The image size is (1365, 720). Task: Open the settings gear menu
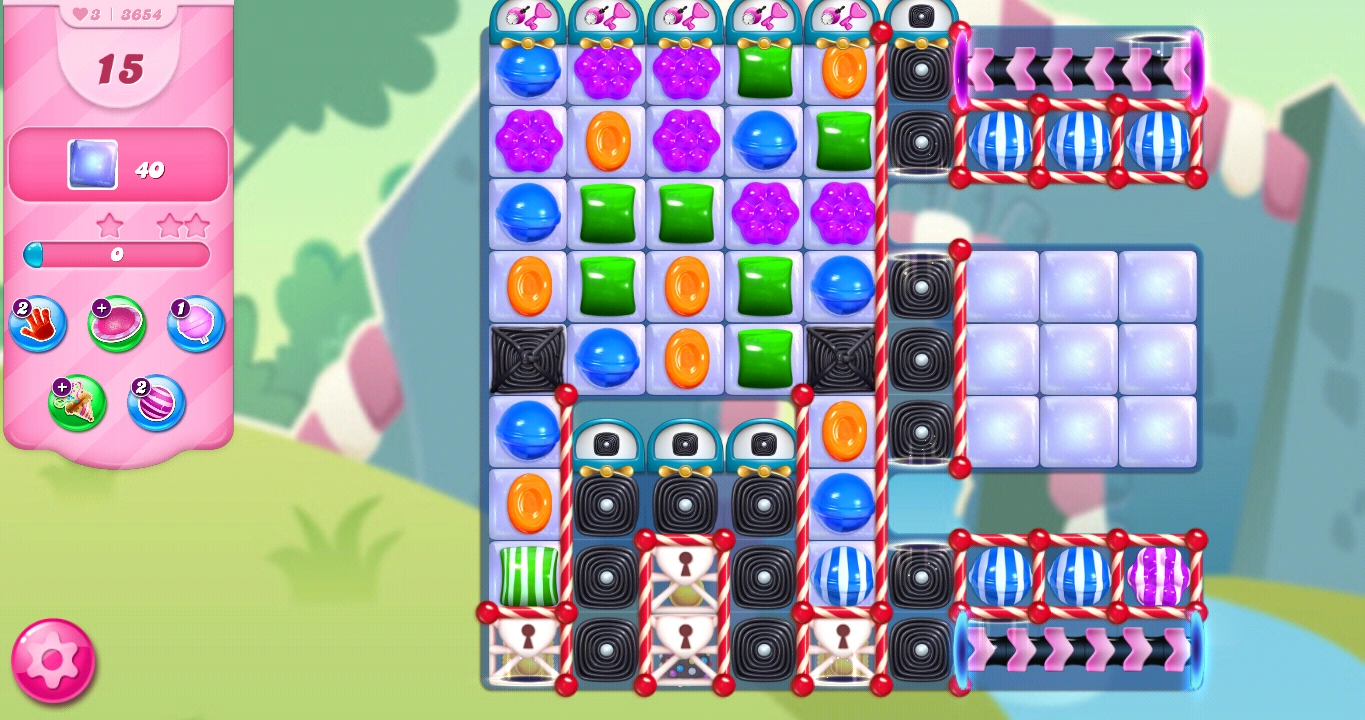pyautogui.click(x=52, y=662)
